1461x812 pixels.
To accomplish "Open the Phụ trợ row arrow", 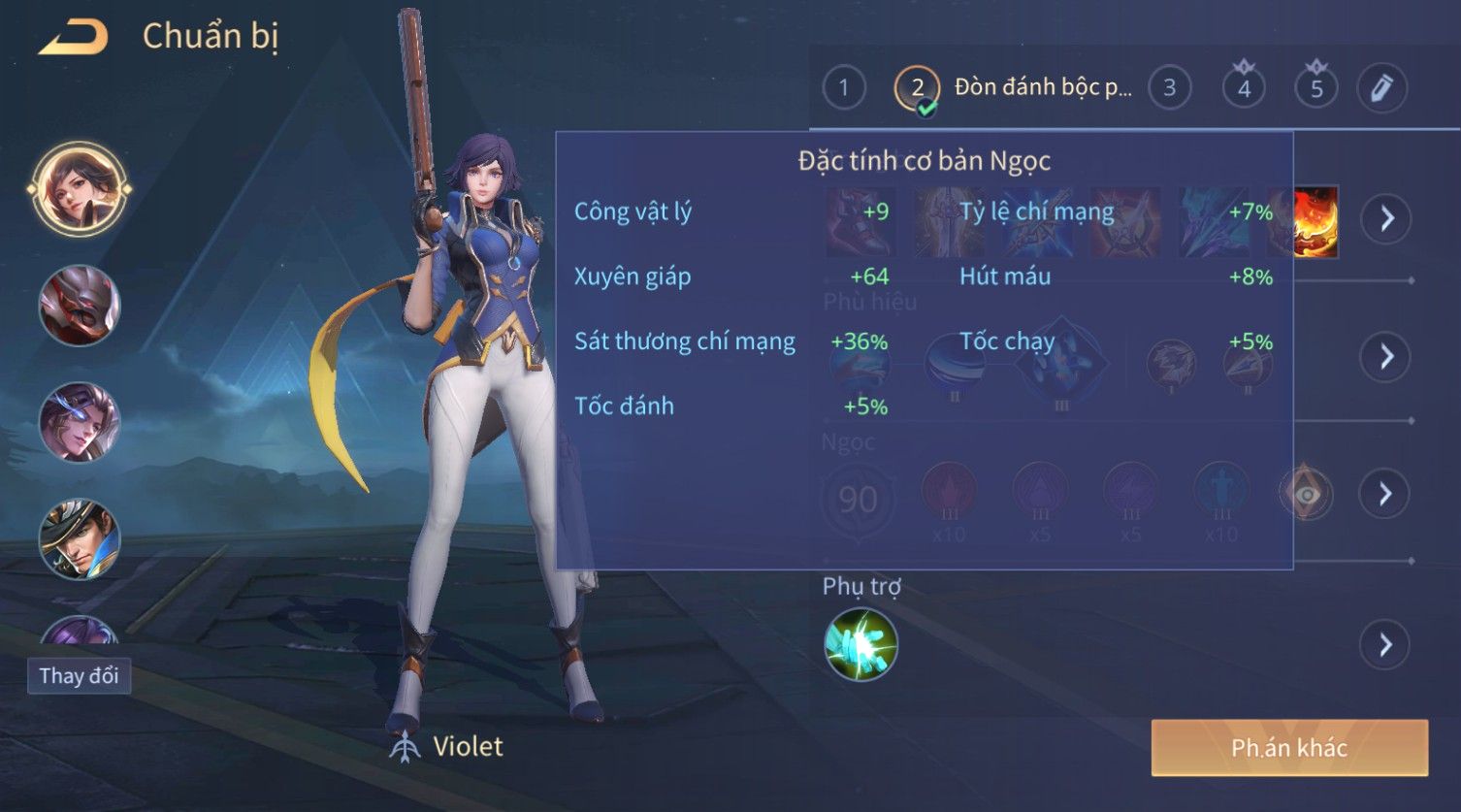I will pos(1386,644).
